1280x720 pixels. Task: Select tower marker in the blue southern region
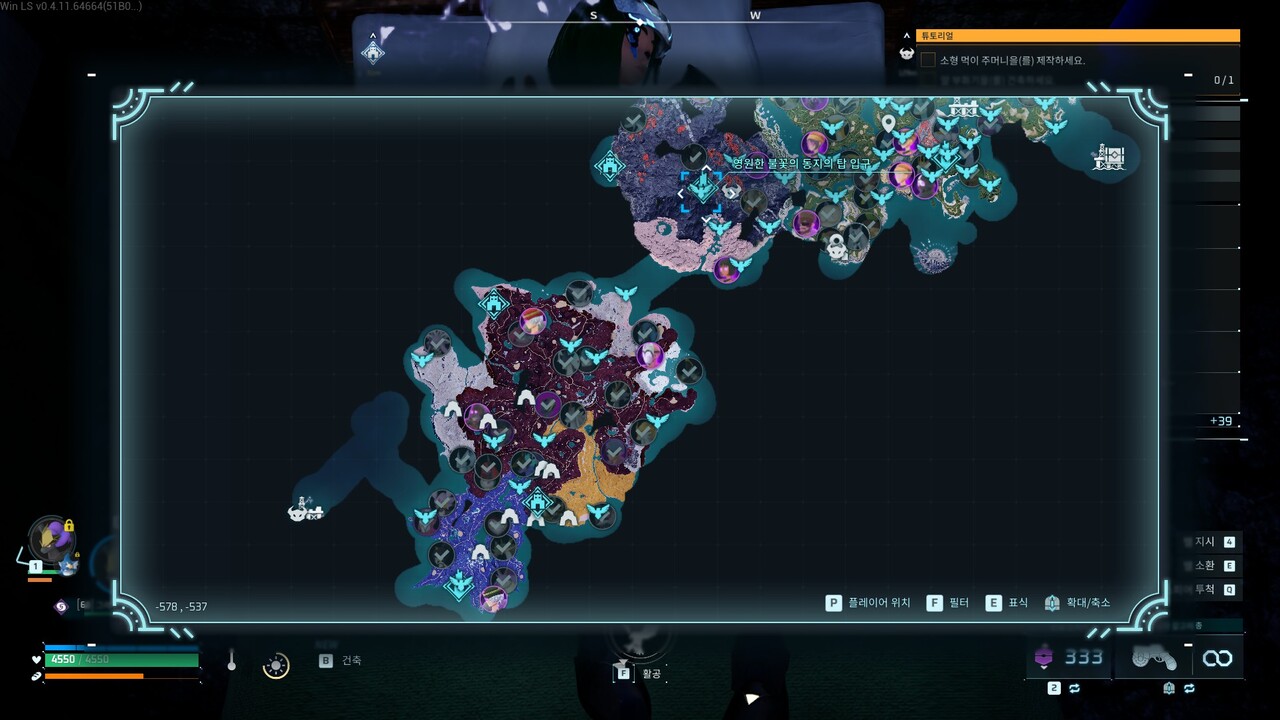point(459,583)
